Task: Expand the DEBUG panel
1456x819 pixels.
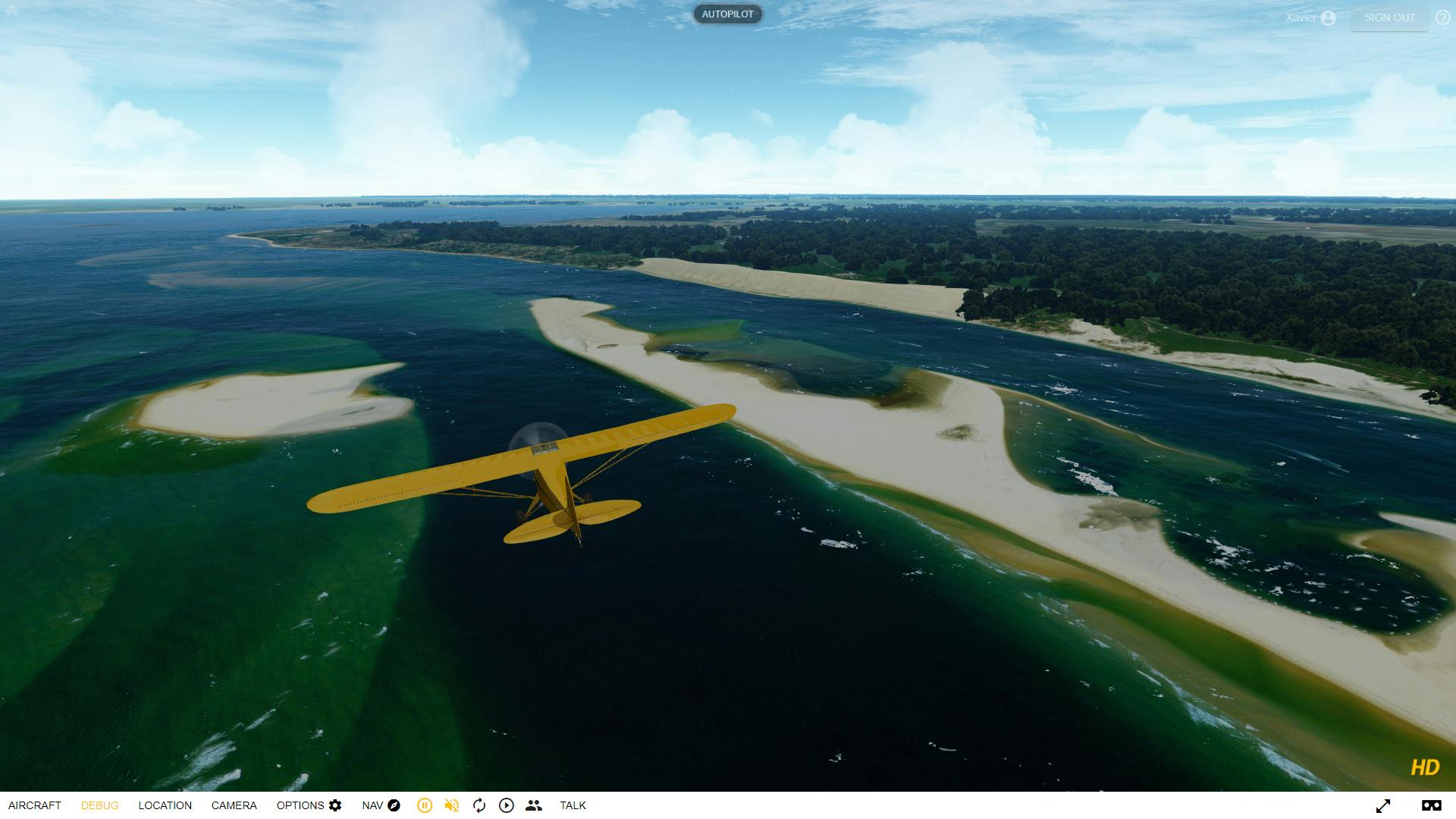Action: 100,805
